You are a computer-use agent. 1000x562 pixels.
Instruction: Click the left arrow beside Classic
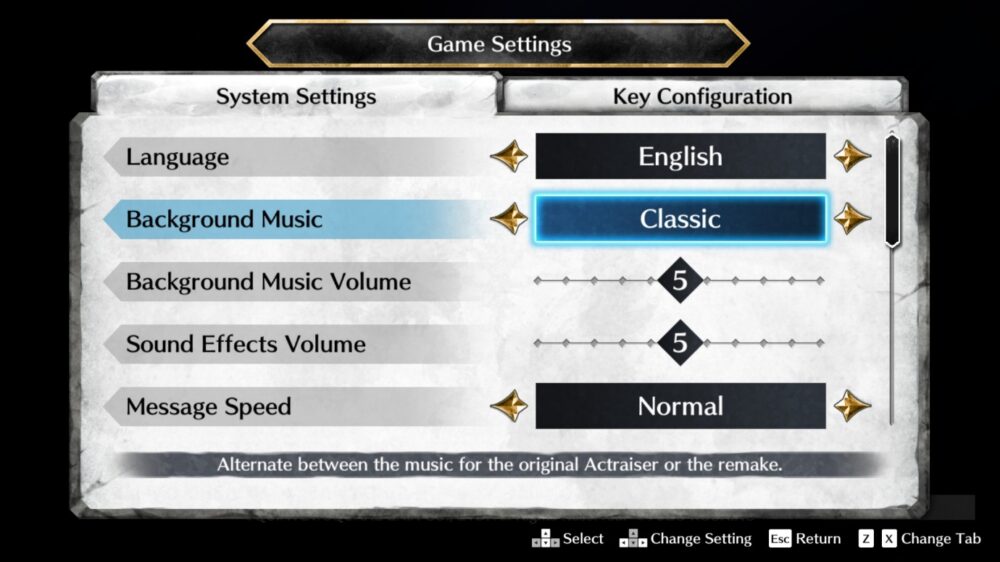pyautogui.click(x=510, y=219)
